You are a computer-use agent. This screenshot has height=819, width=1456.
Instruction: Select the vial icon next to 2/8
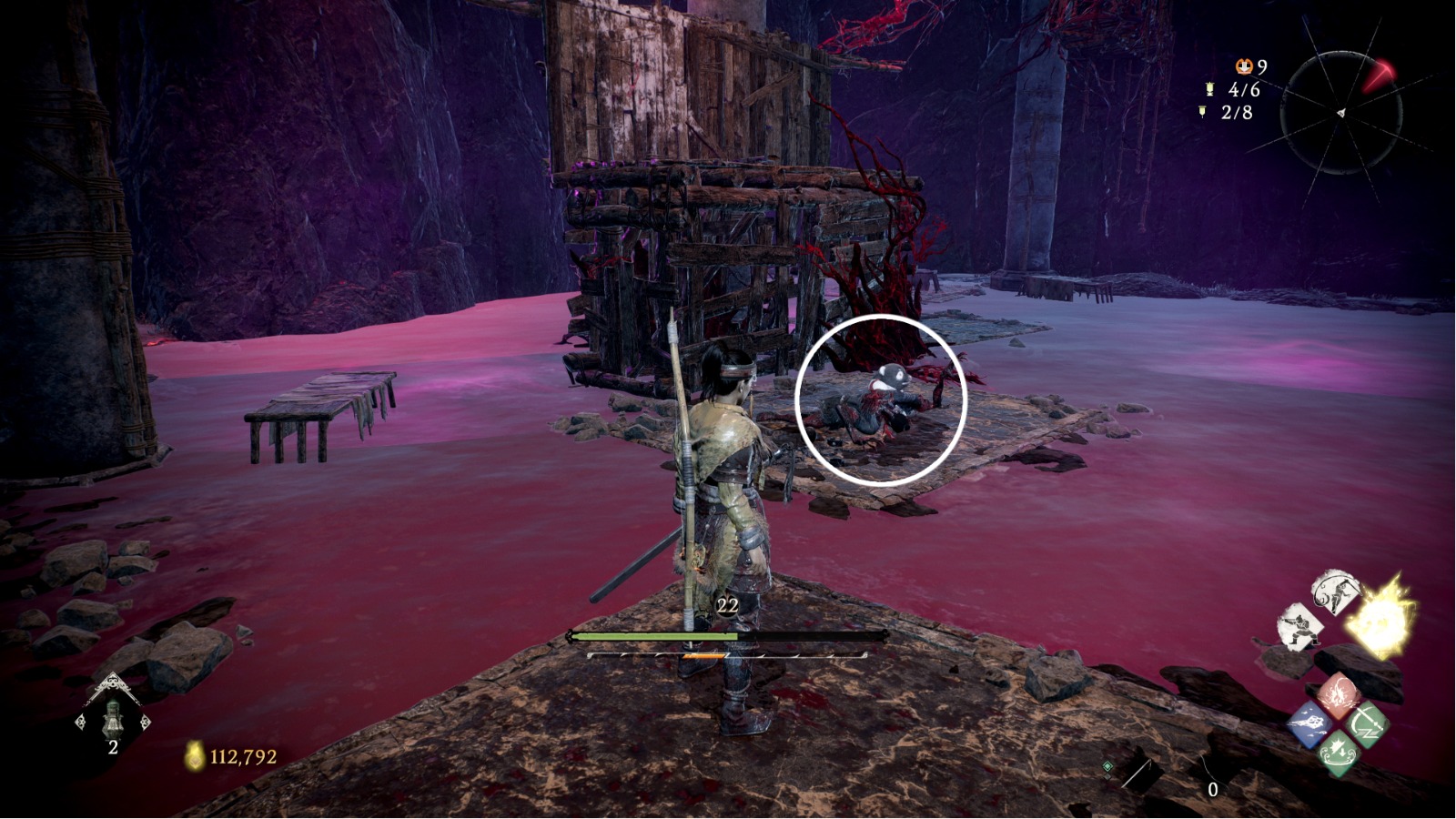pyautogui.click(x=1202, y=111)
